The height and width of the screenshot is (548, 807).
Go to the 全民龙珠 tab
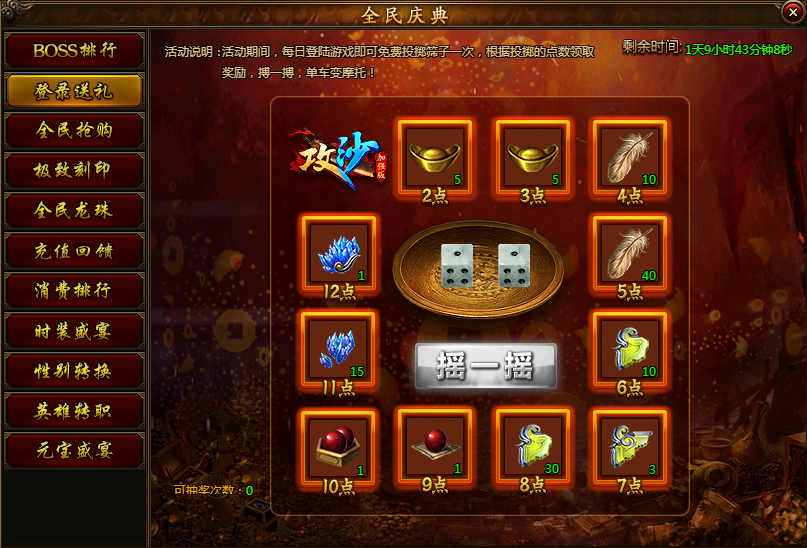tap(74, 210)
